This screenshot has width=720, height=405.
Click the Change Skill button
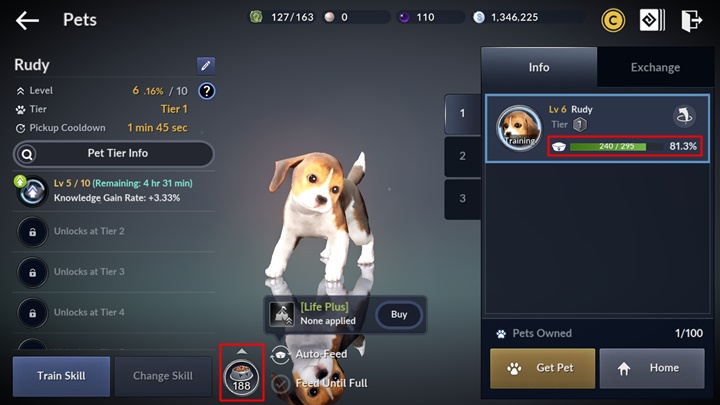[163, 376]
